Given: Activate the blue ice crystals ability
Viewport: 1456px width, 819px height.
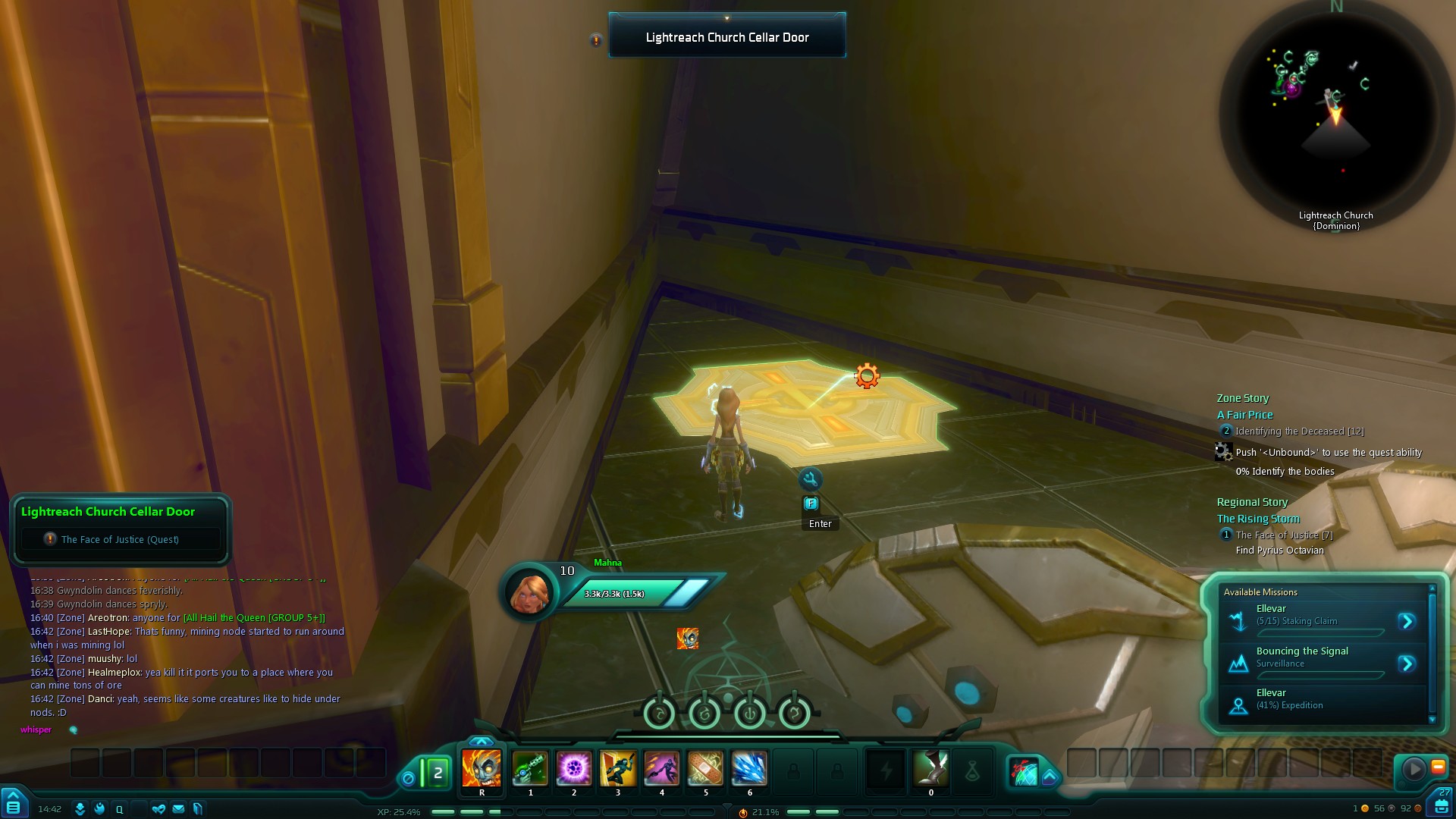Looking at the screenshot, I should pos(749,769).
